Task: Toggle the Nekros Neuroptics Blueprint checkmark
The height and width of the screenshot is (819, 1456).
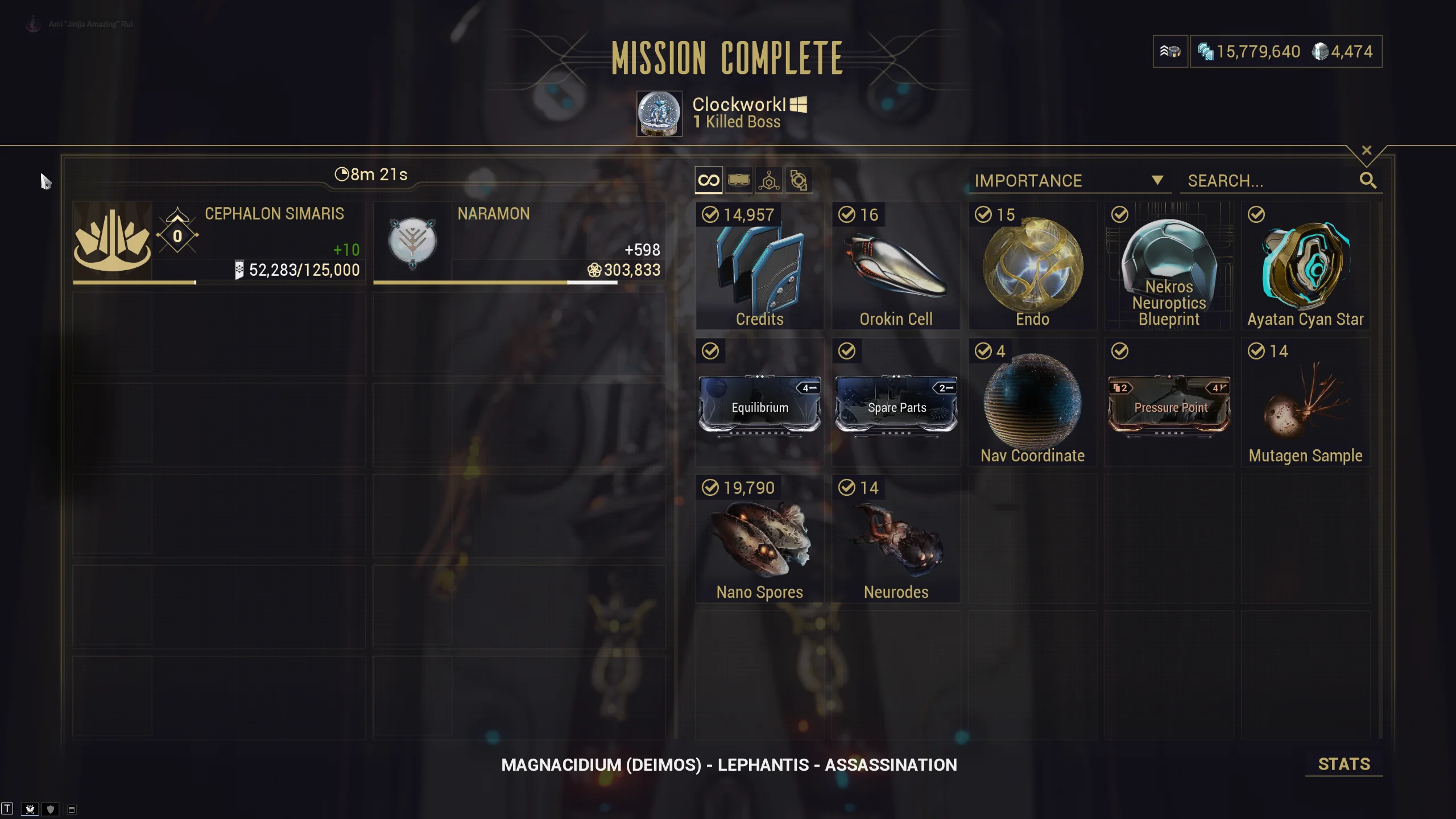Action: point(1120,215)
